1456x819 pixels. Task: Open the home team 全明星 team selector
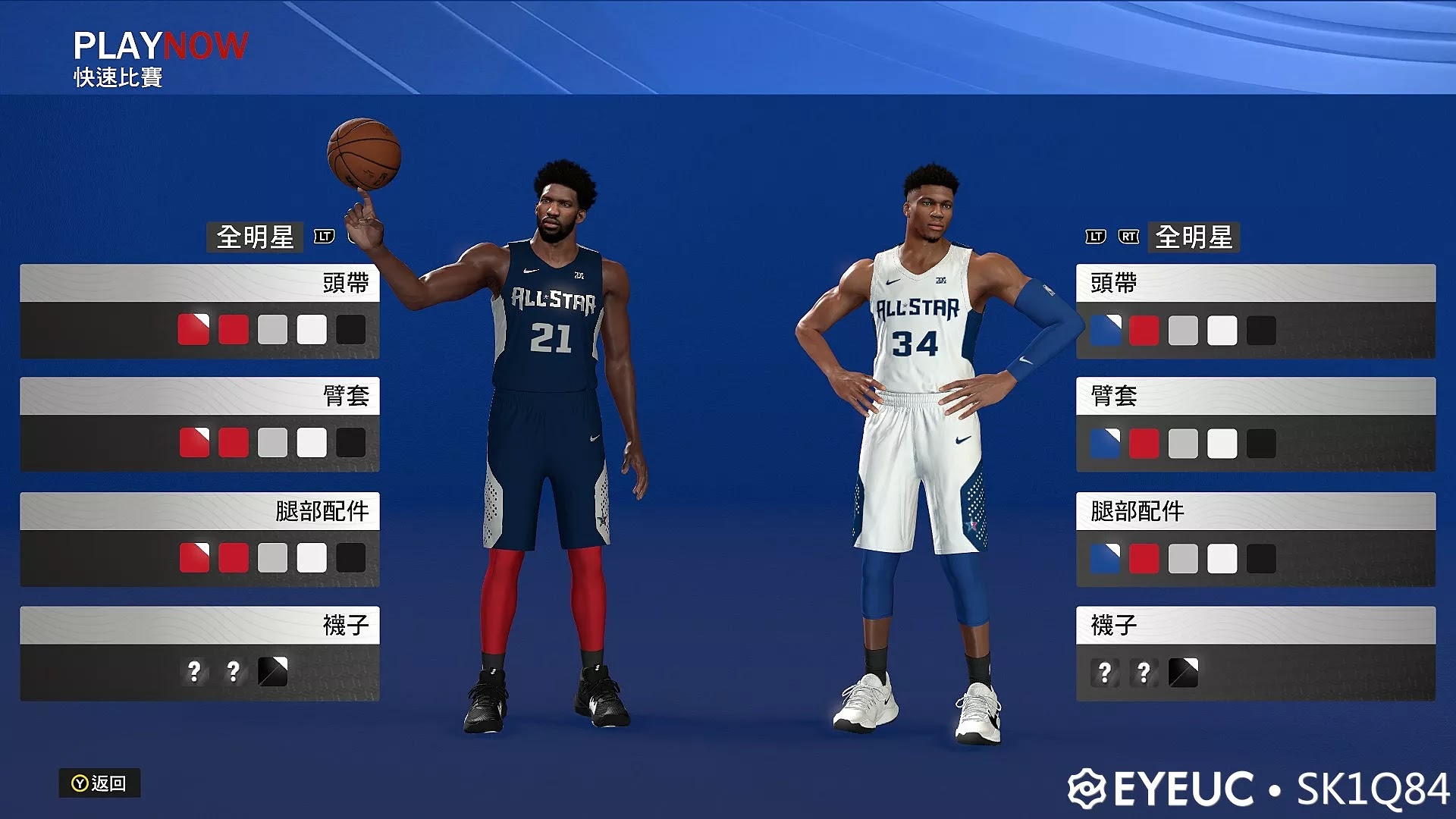click(254, 238)
